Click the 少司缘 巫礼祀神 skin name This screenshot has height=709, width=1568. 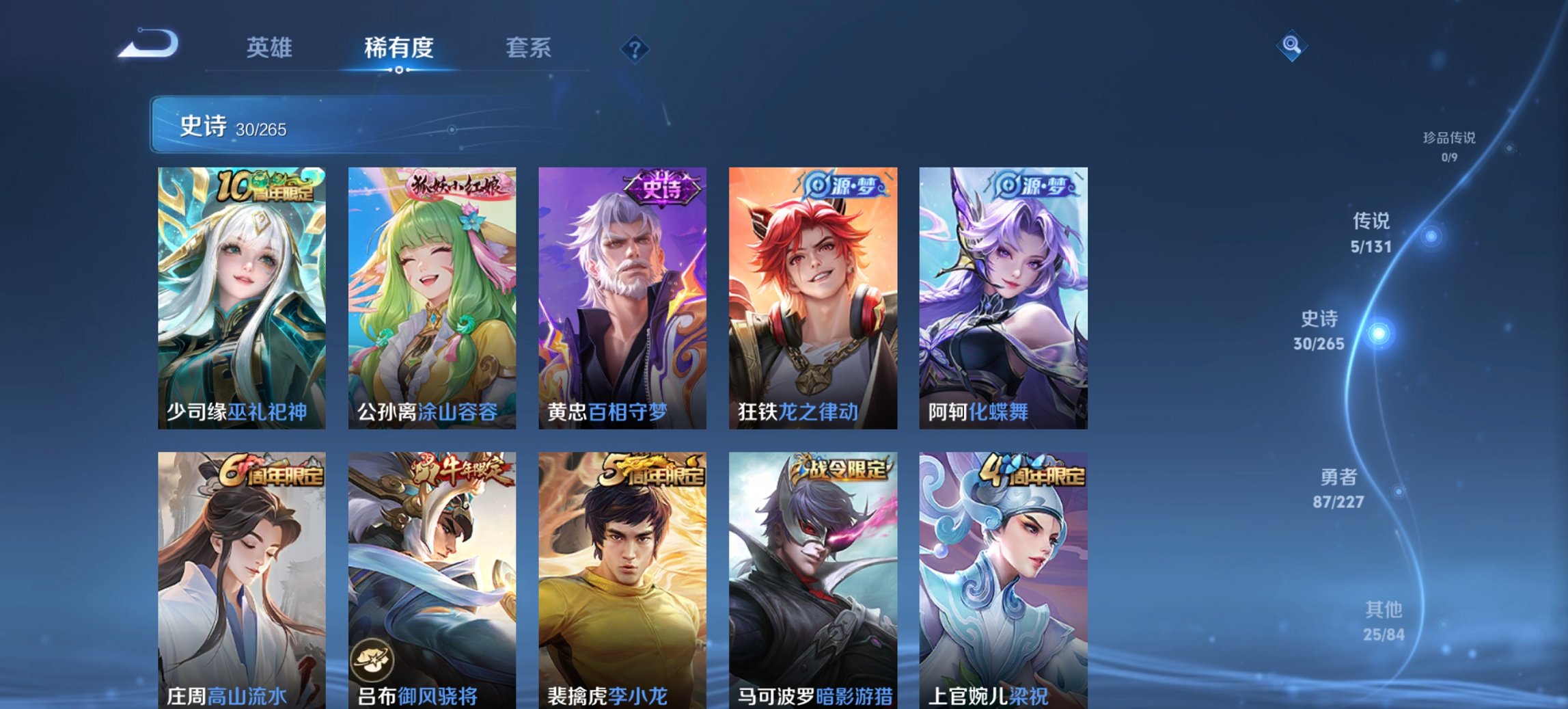(235, 412)
